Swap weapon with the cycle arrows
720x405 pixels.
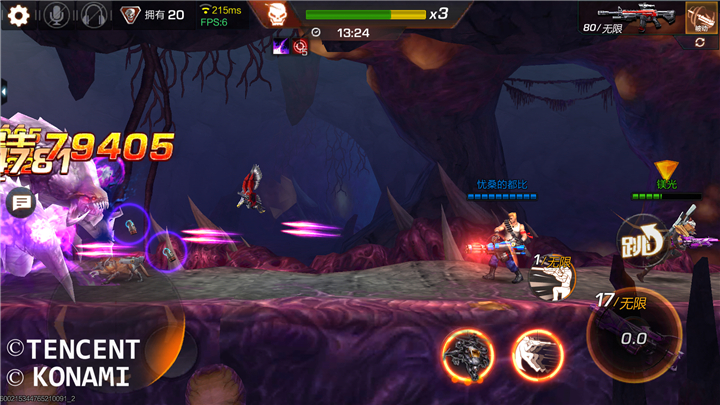tap(700, 42)
